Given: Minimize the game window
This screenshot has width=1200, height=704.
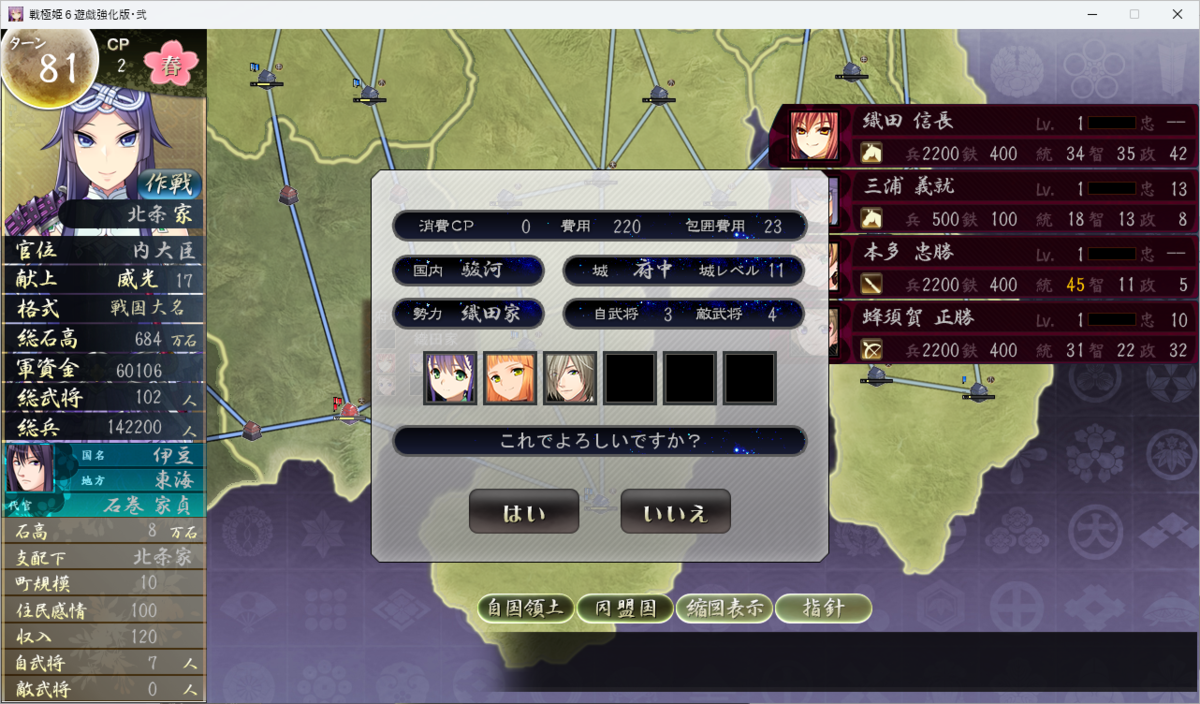Looking at the screenshot, I should click(1088, 14).
